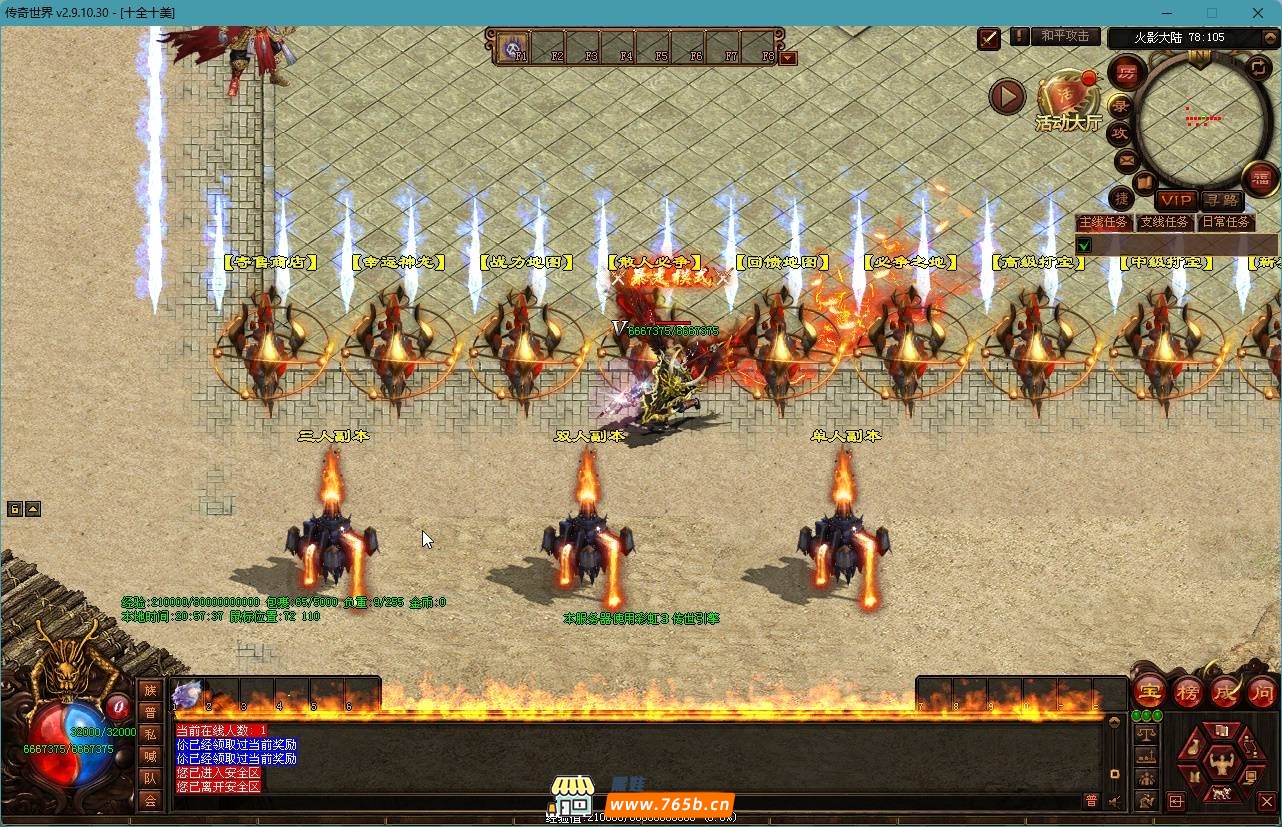Open the VIP panel

coord(1176,201)
